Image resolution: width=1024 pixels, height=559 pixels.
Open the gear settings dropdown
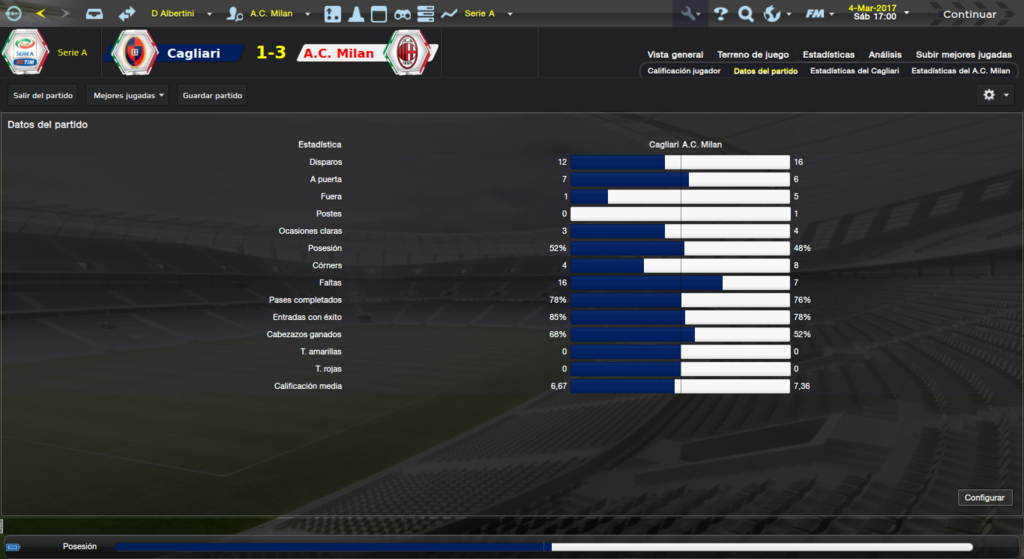994,95
